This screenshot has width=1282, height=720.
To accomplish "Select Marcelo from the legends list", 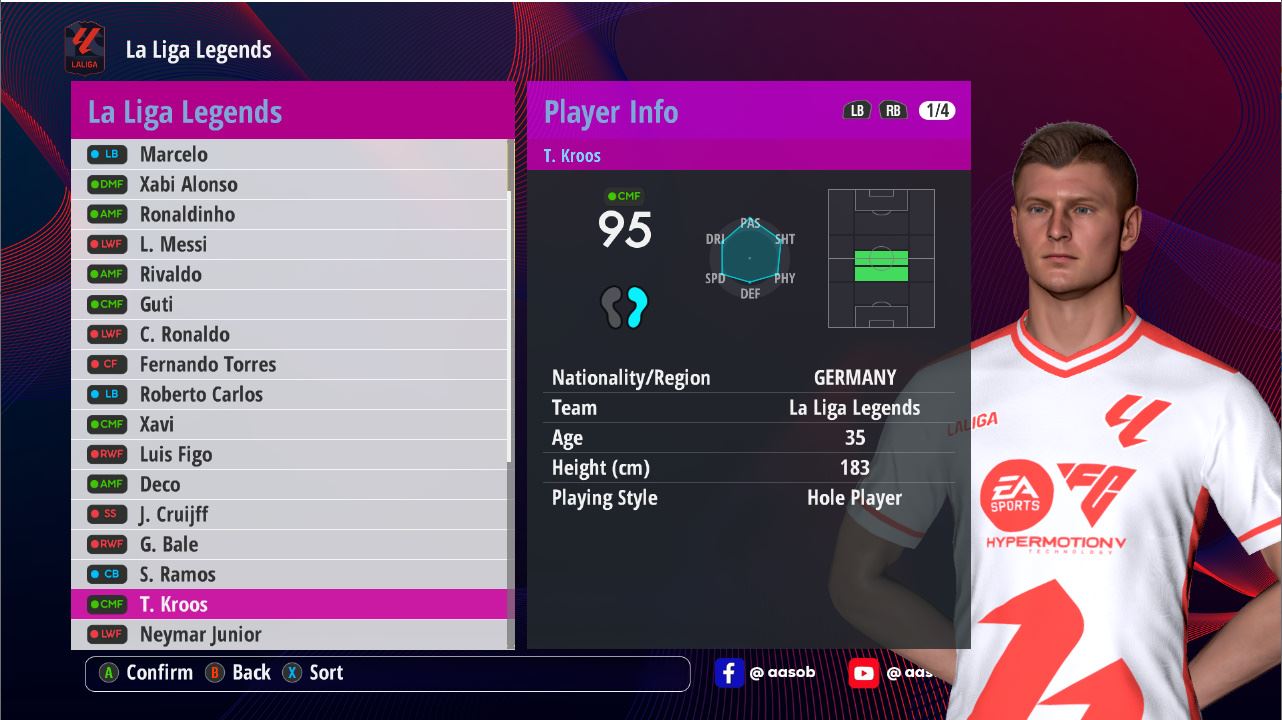I will pos(290,154).
